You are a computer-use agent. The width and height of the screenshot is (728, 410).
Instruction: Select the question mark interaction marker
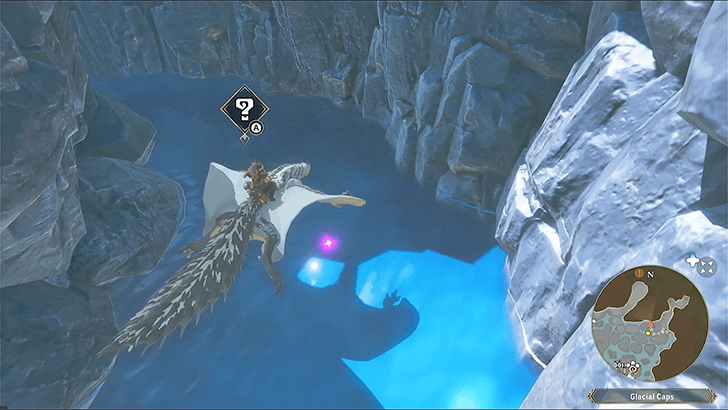pyautogui.click(x=241, y=106)
